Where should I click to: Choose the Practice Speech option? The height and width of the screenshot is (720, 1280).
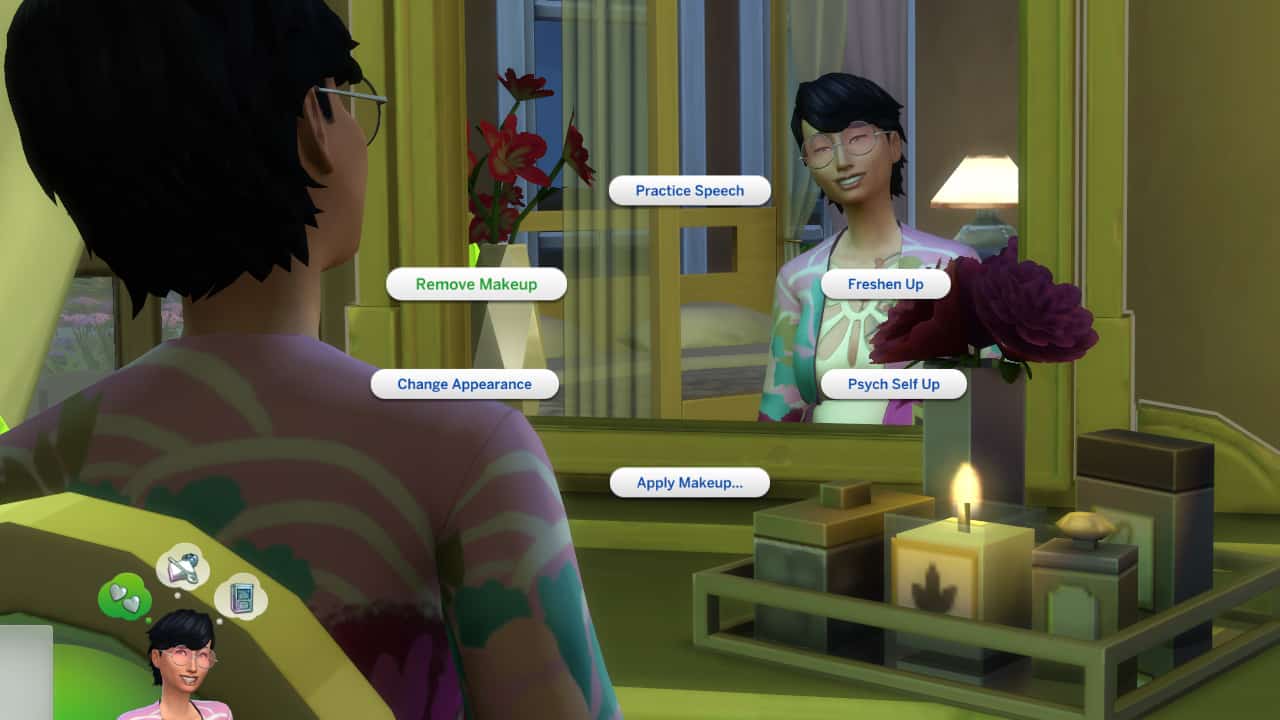coord(690,191)
